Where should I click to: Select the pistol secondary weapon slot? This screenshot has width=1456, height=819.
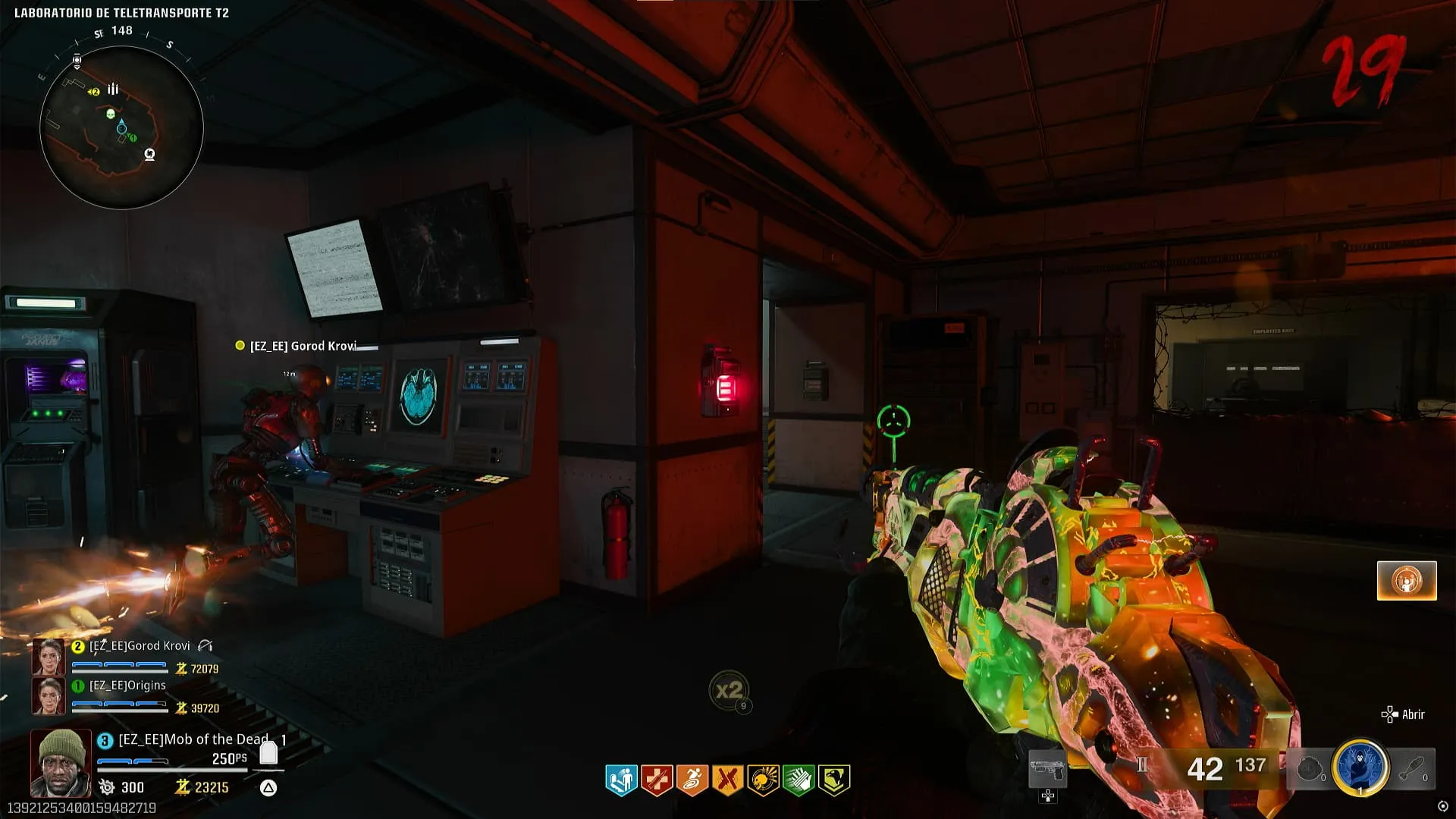click(x=1047, y=770)
